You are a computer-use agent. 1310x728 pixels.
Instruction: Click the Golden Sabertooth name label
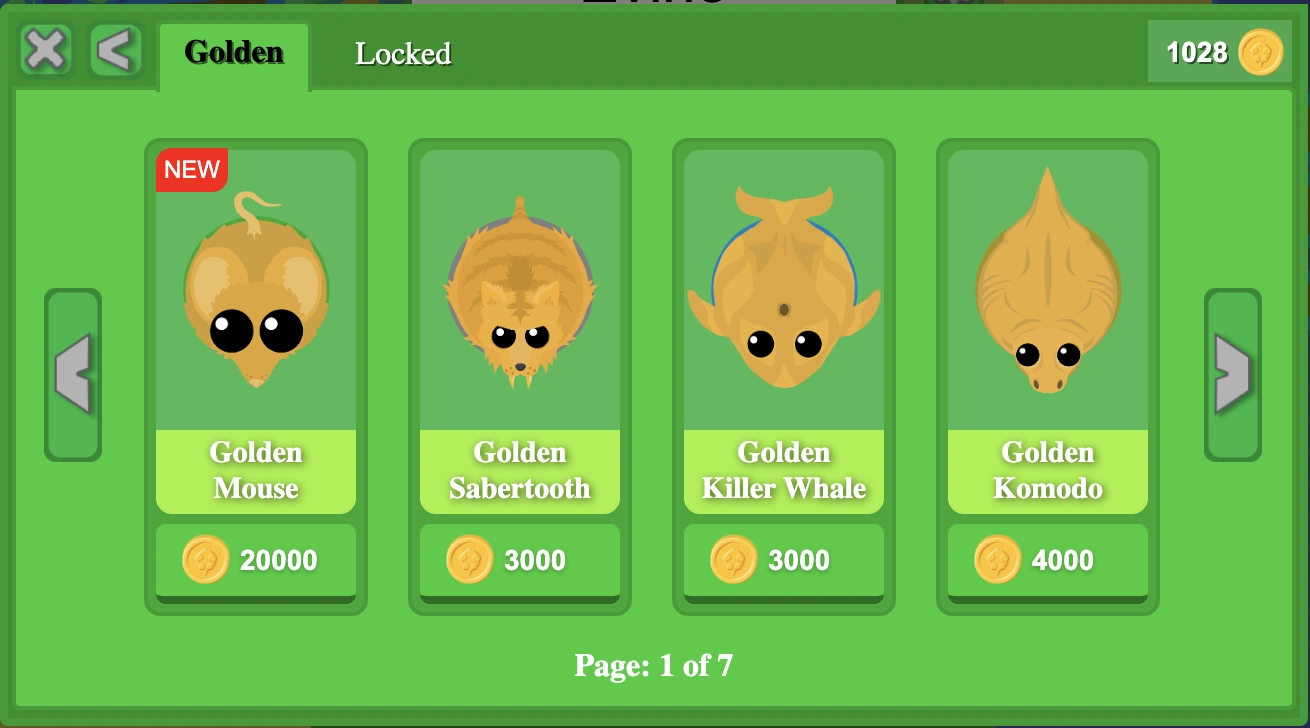[x=519, y=471]
